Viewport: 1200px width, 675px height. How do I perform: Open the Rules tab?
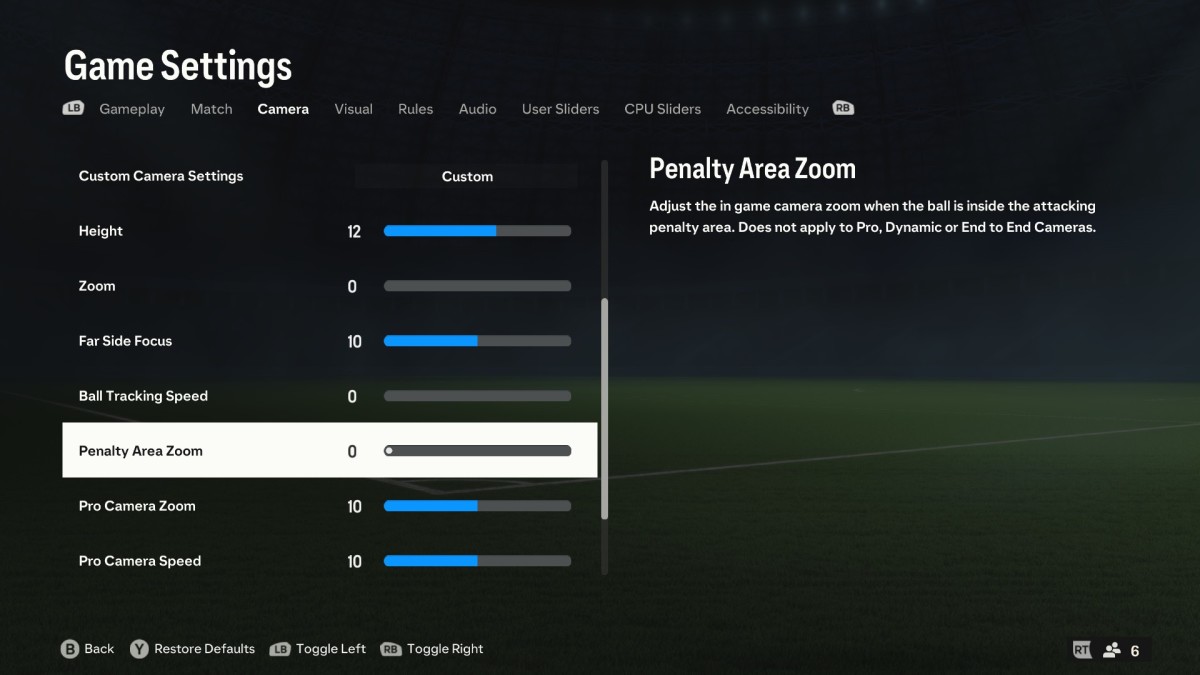coord(415,109)
